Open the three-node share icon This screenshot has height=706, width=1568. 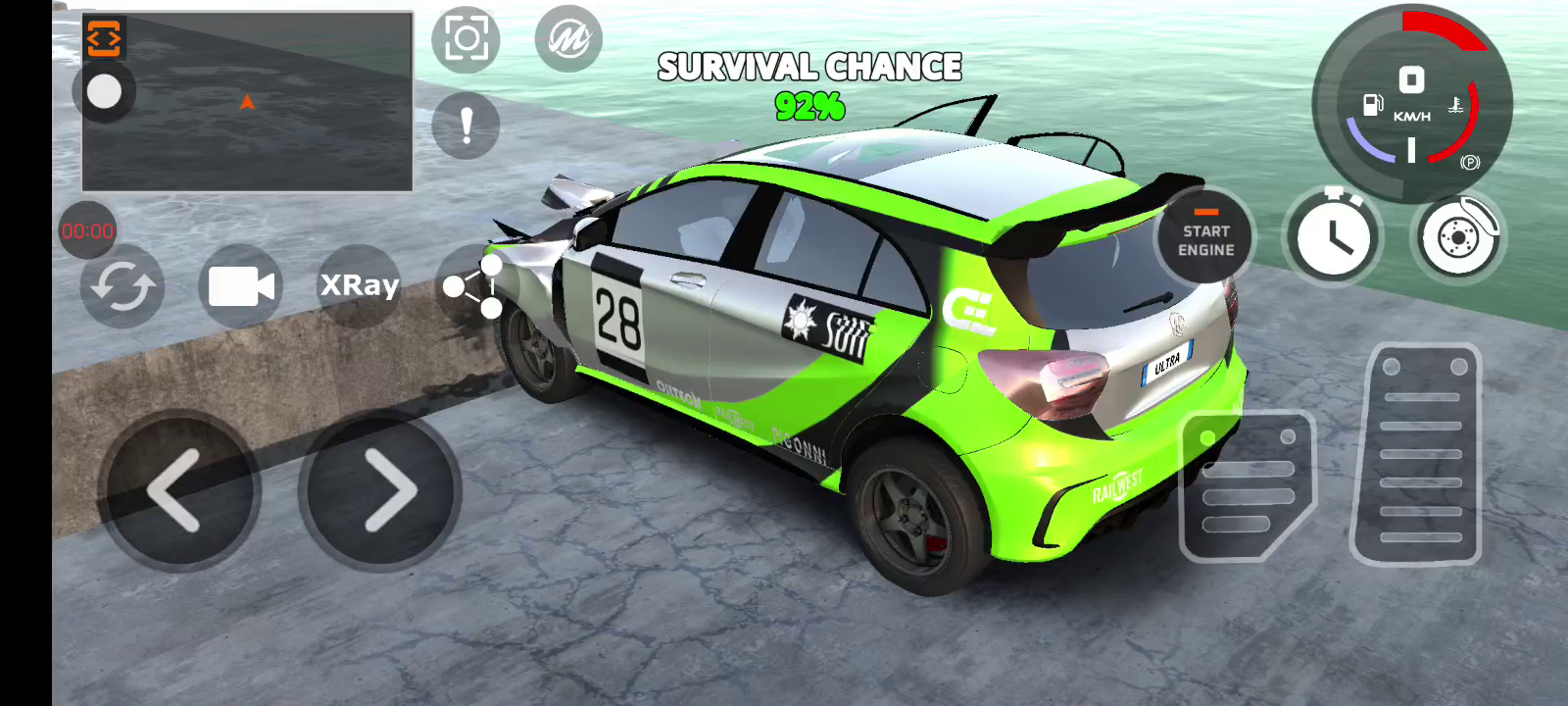(473, 286)
